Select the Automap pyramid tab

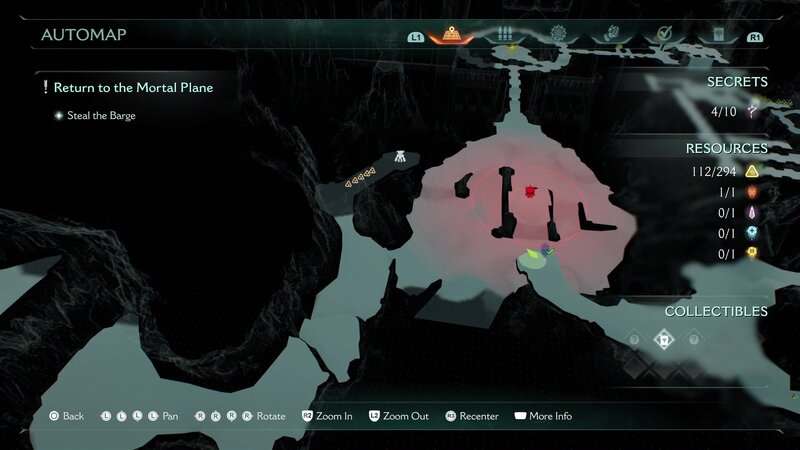(456, 34)
